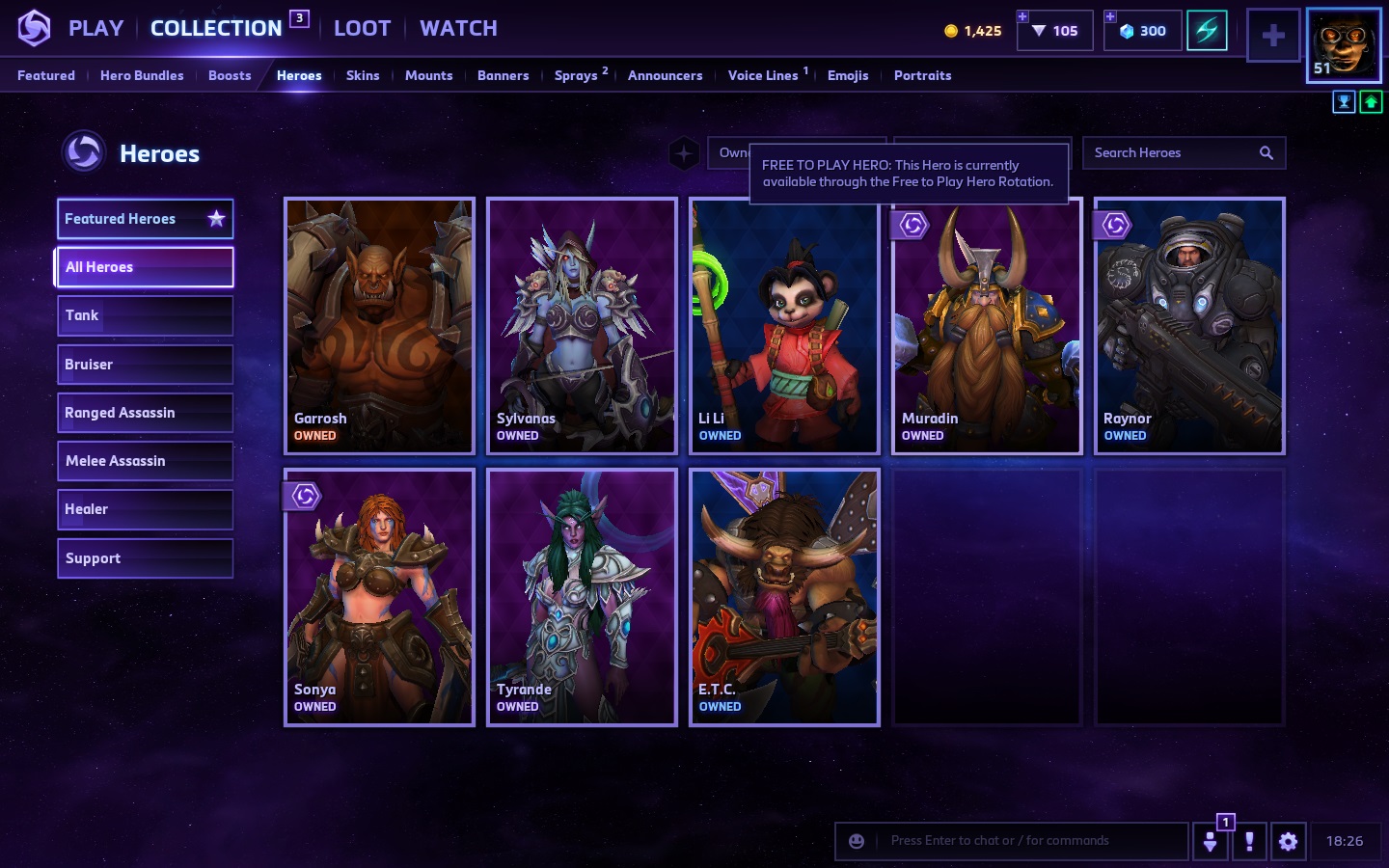1389x868 pixels.
Task: Open the Raynor hero card
Action: [1189, 326]
